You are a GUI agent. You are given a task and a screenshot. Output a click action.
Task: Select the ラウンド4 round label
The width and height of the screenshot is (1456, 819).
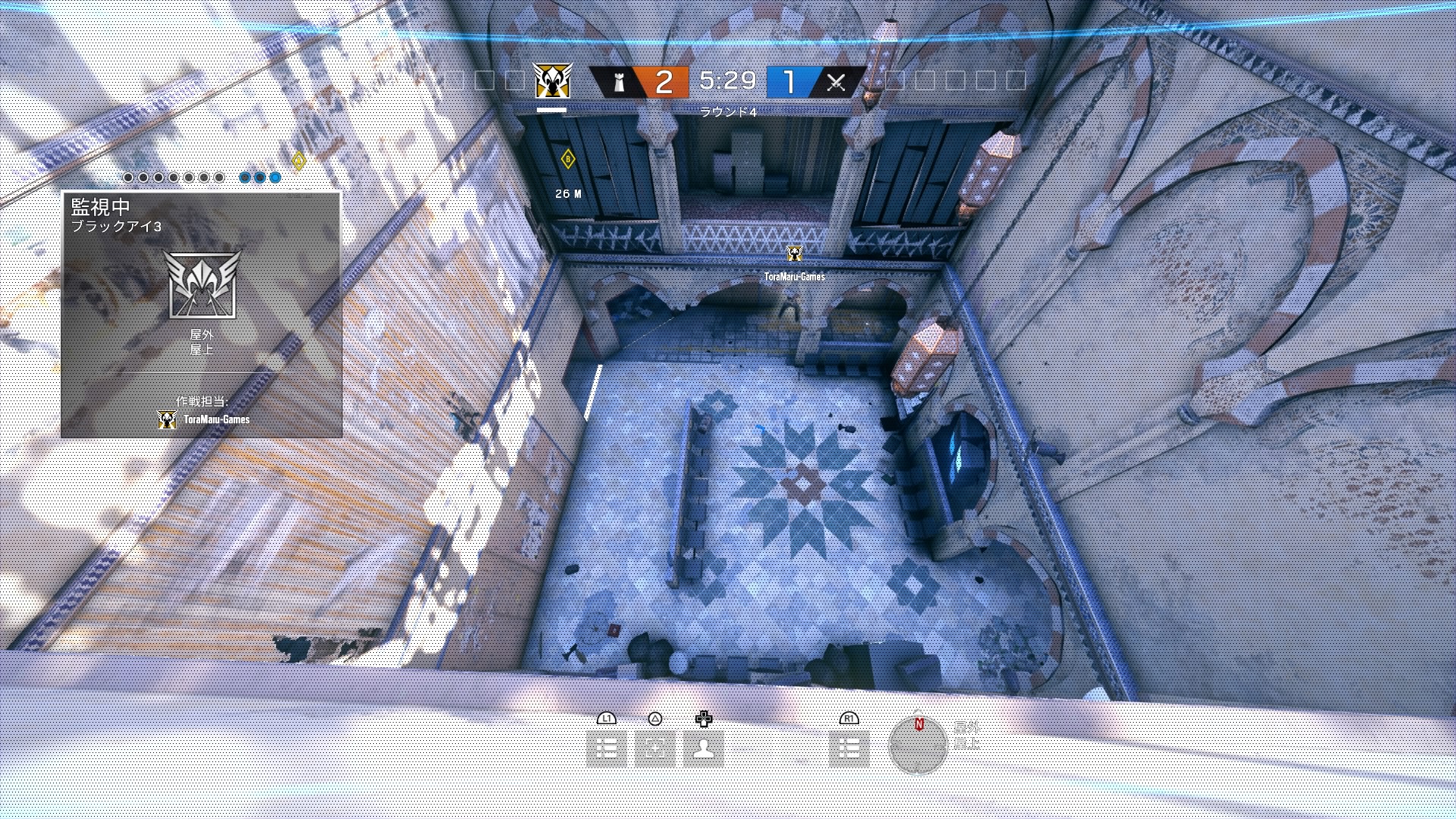coord(730,110)
